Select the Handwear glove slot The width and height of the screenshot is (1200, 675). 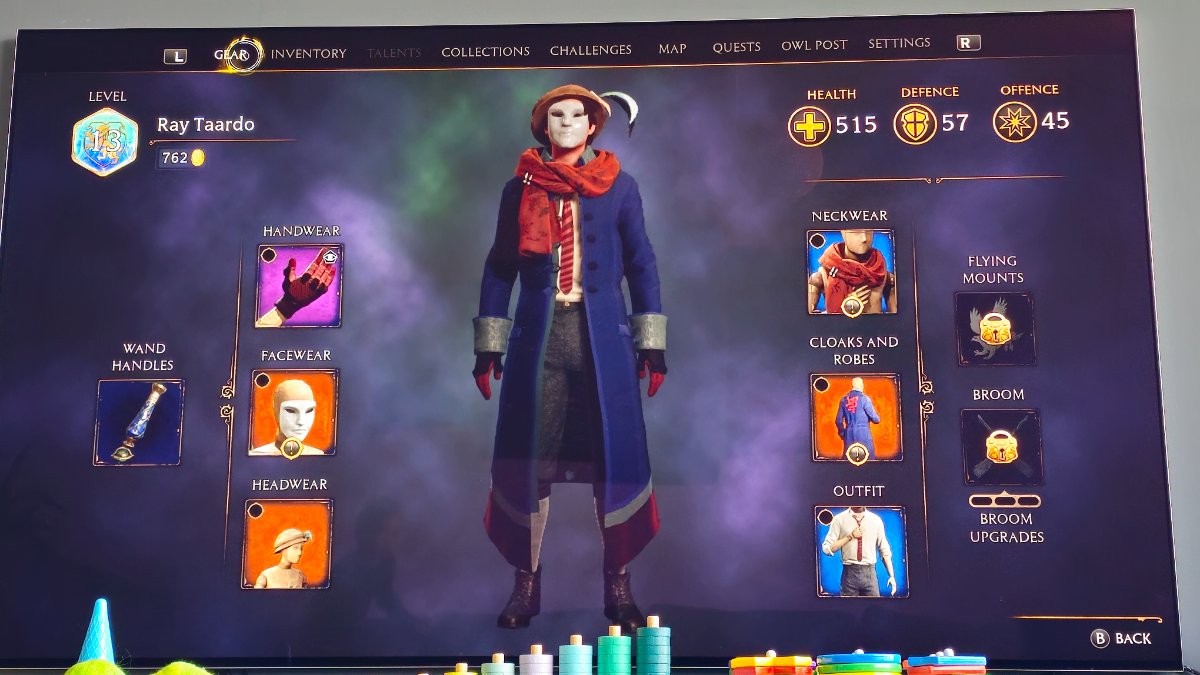pyautogui.click(x=300, y=286)
